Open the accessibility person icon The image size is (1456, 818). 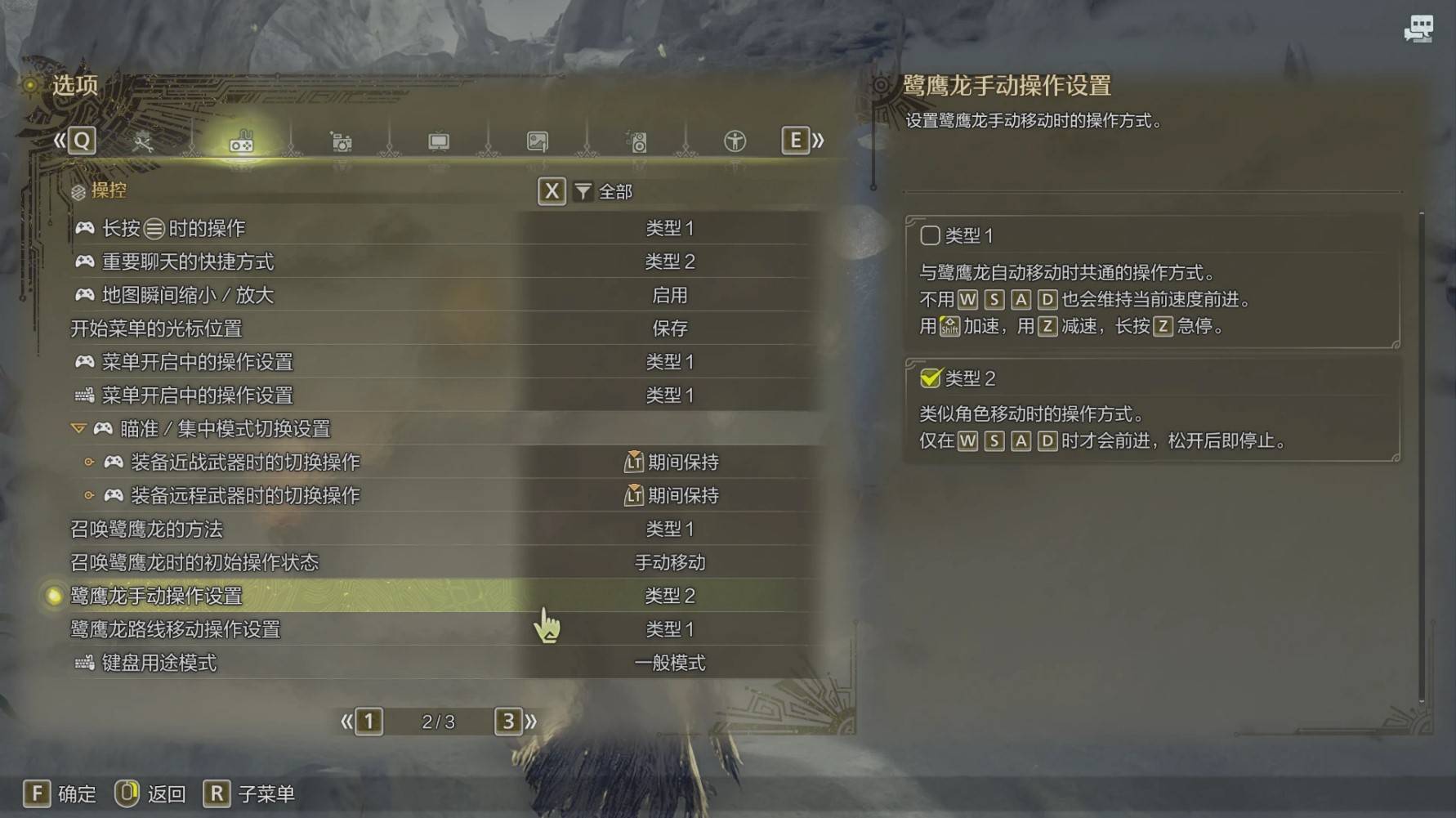[x=735, y=141]
